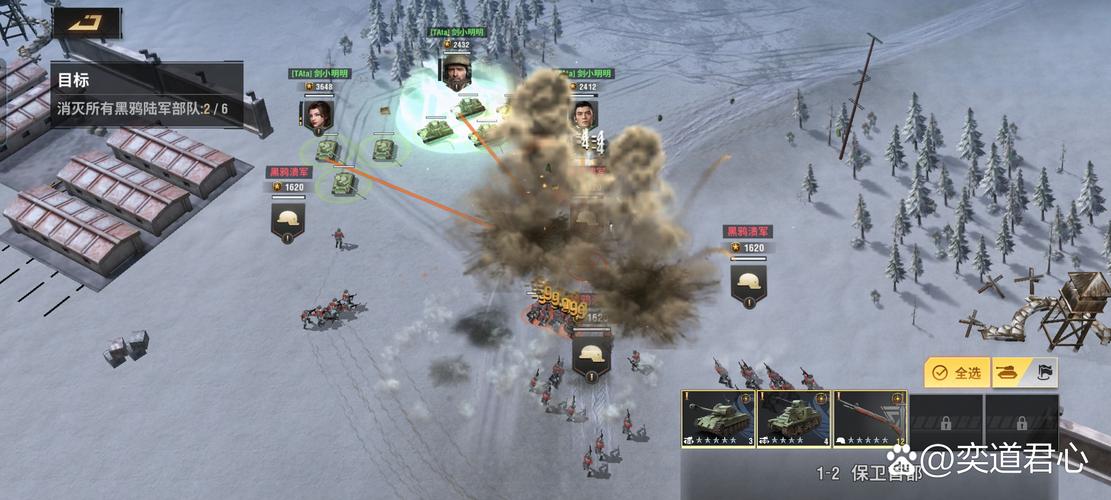This screenshot has width=1111, height=500.
Task: Select the tank card with 4 units
Action: [794, 418]
